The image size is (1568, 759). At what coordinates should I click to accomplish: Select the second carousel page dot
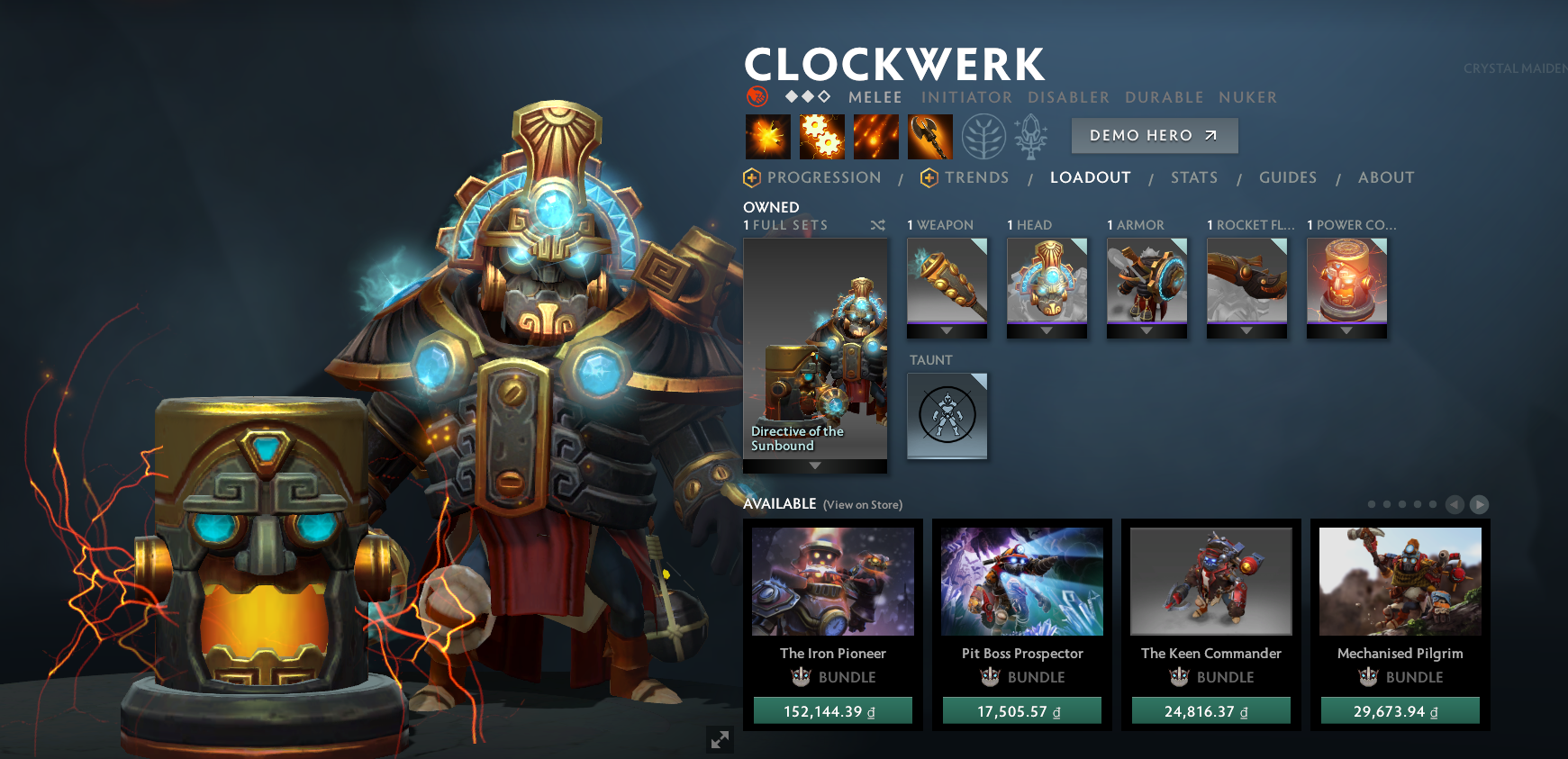click(1387, 505)
